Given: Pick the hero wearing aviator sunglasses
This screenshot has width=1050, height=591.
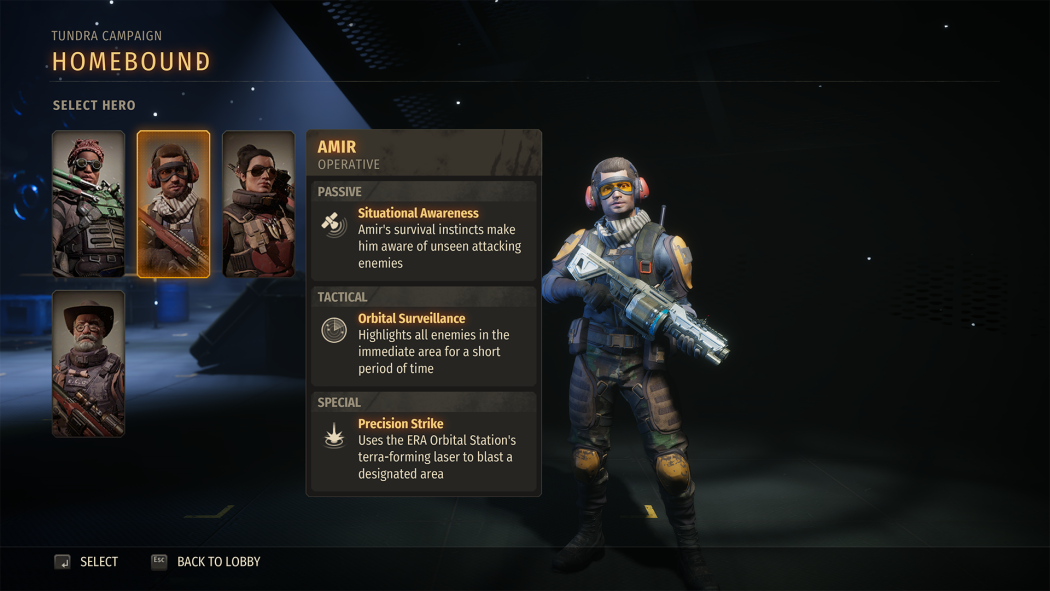Looking at the screenshot, I should (258, 204).
